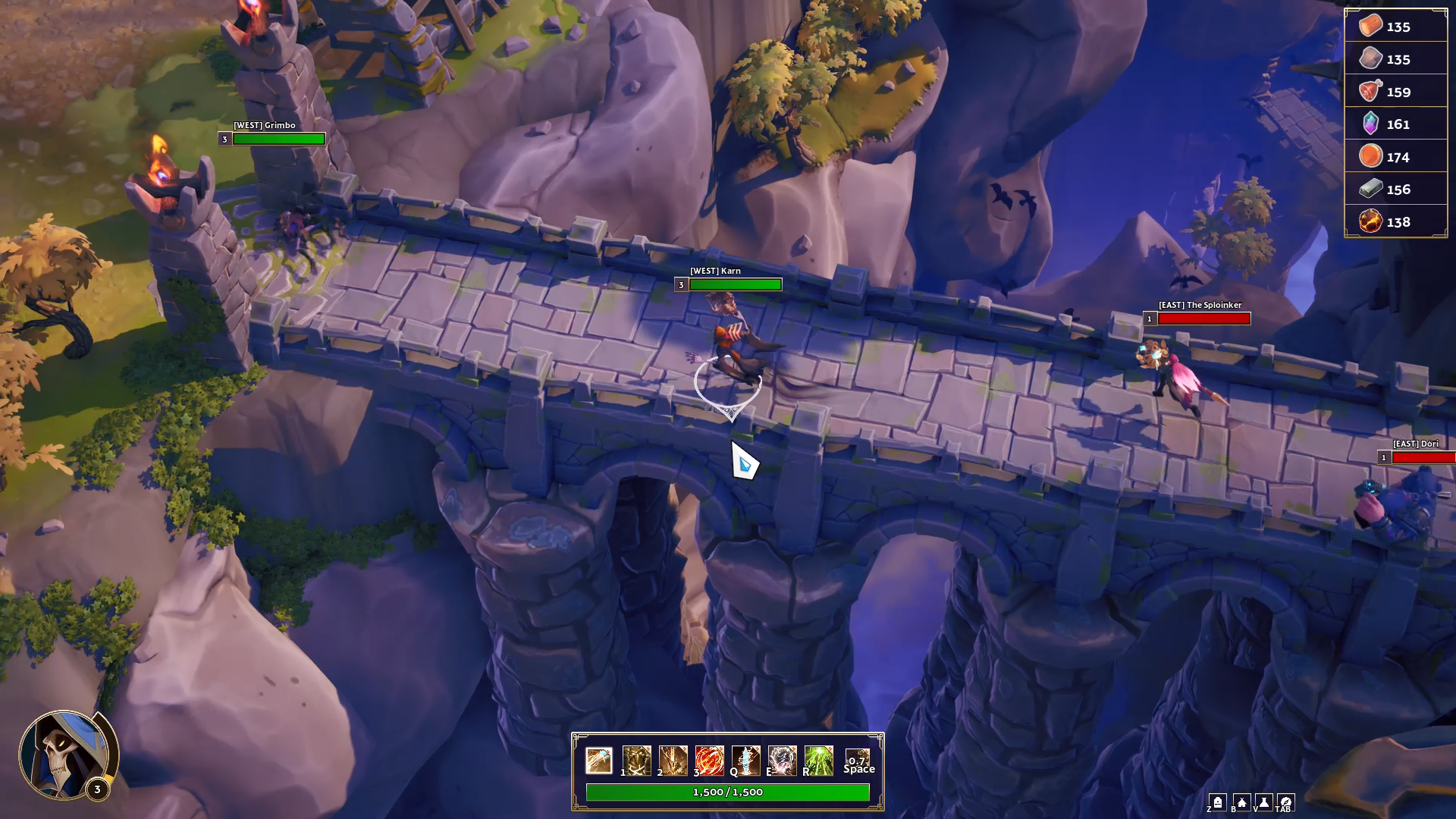This screenshot has height=819, width=1456.
Task: Open the flask crafting button
Action: pos(1264,802)
